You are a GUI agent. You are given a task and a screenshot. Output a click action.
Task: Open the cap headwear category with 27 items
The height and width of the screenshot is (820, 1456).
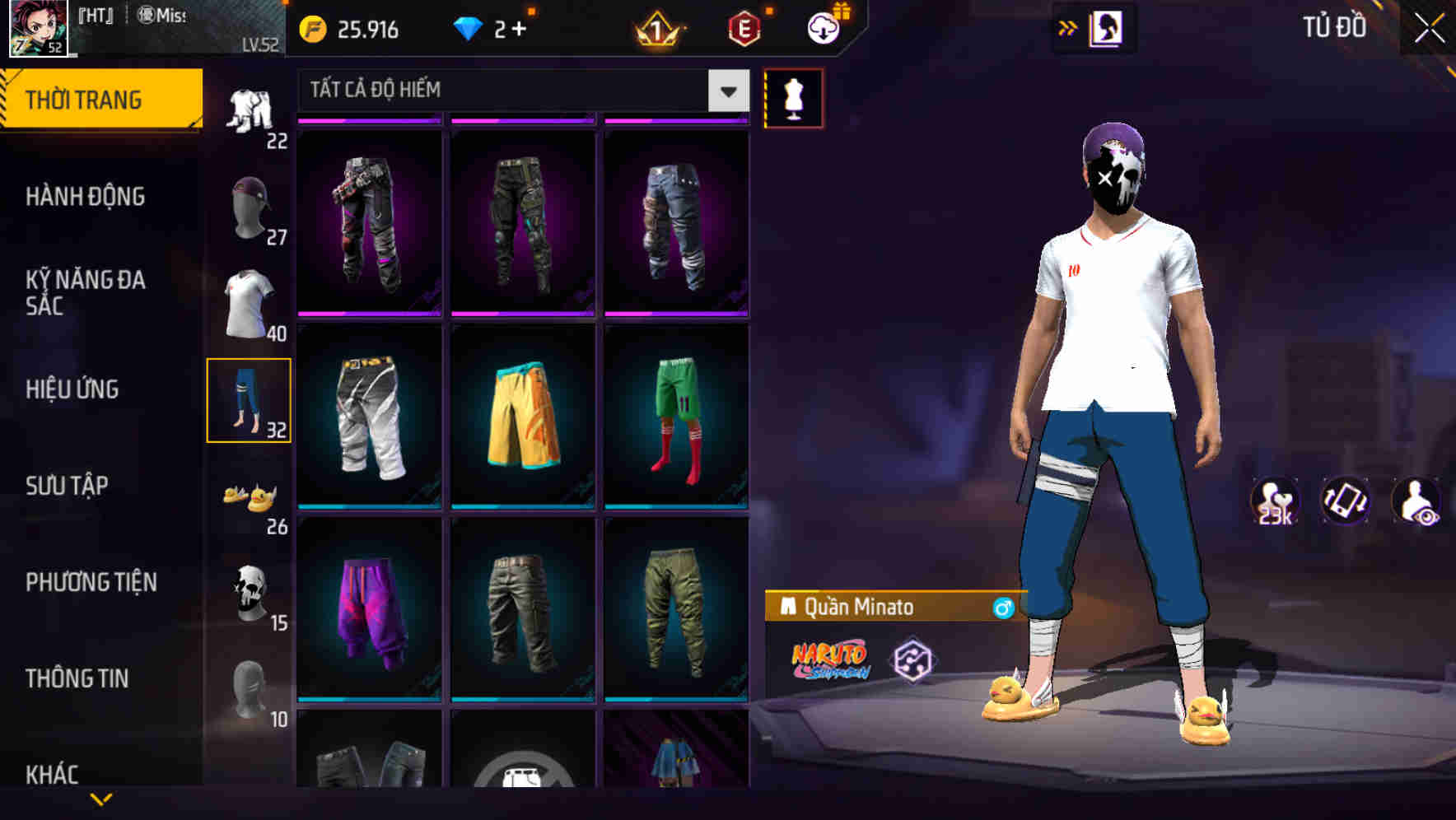[247, 206]
